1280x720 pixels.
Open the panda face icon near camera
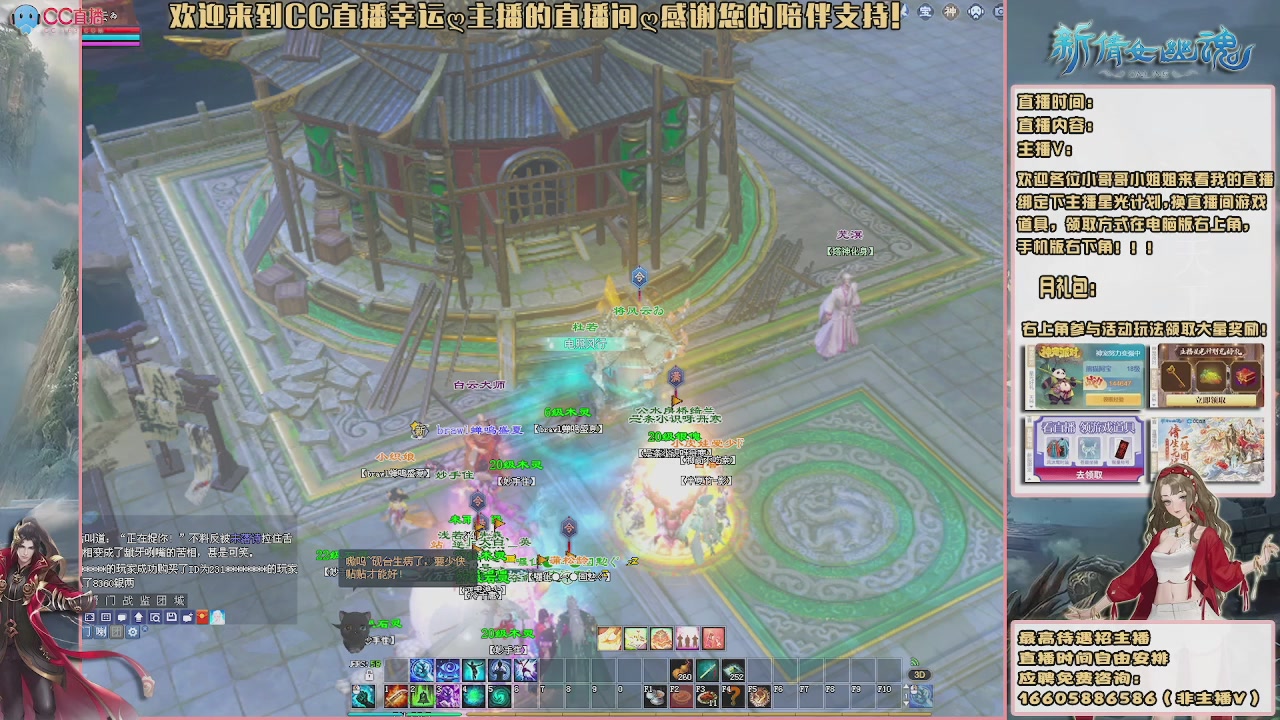(x=975, y=11)
